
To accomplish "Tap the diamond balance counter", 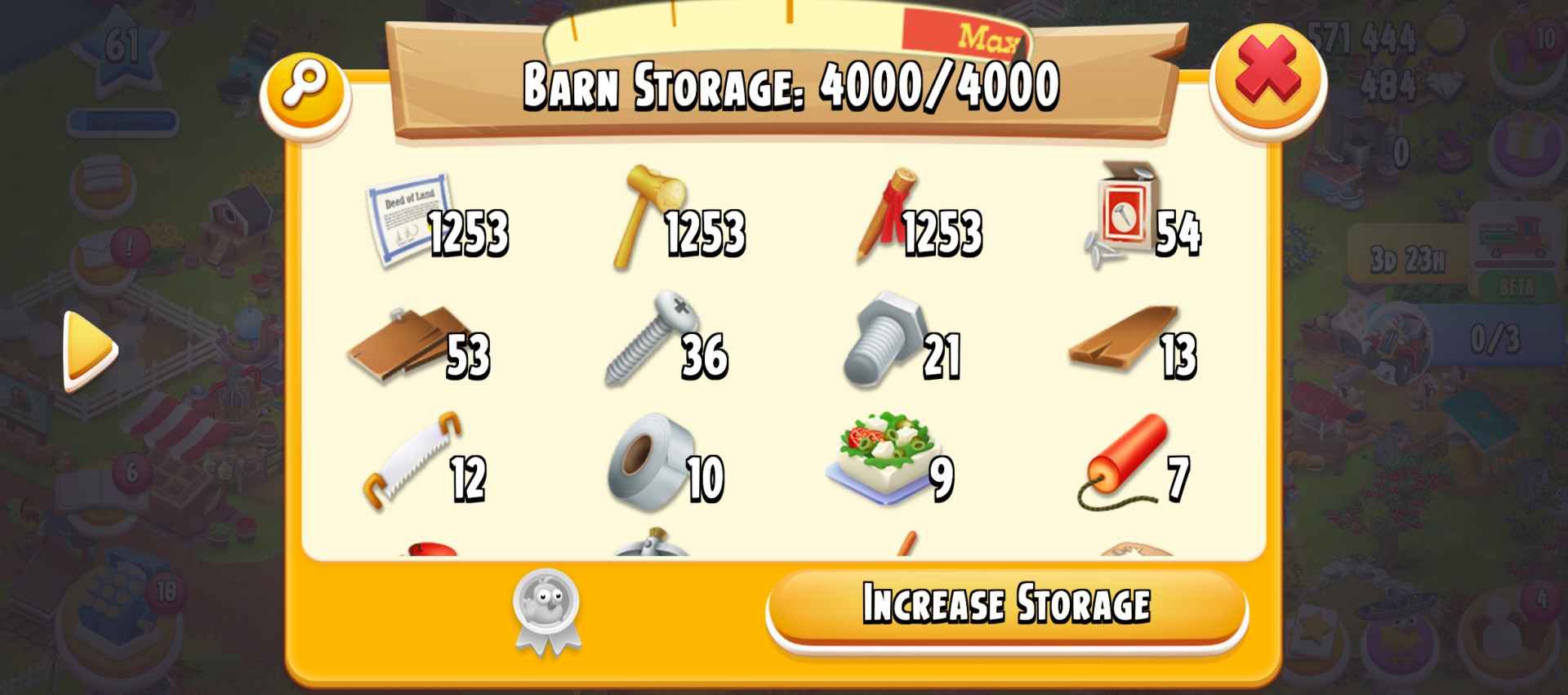I will [x=1396, y=82].
